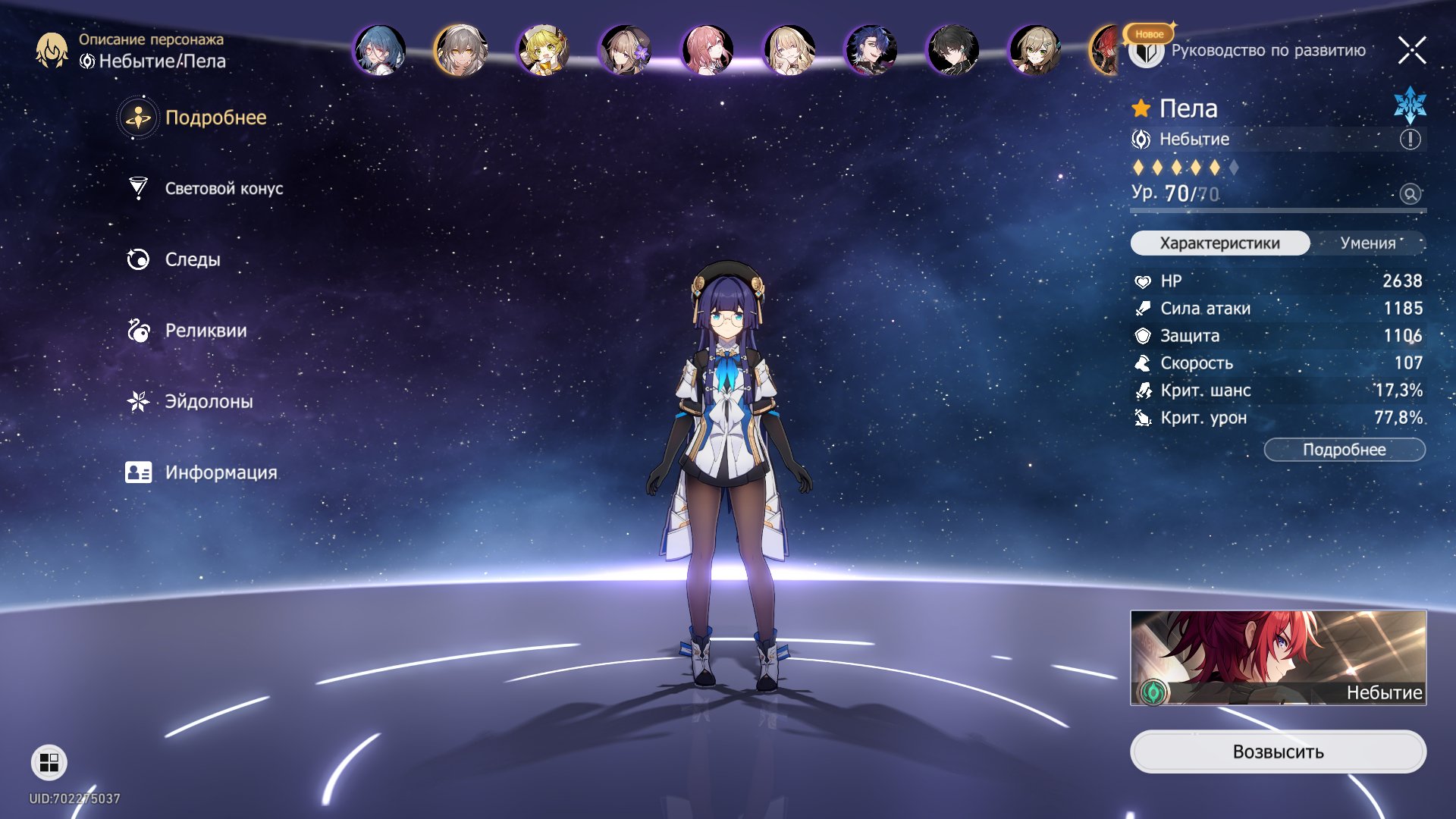Screen dimensions: 1456x819
Task: Select the blue-haired character portrait
Action: coord(380,51)
